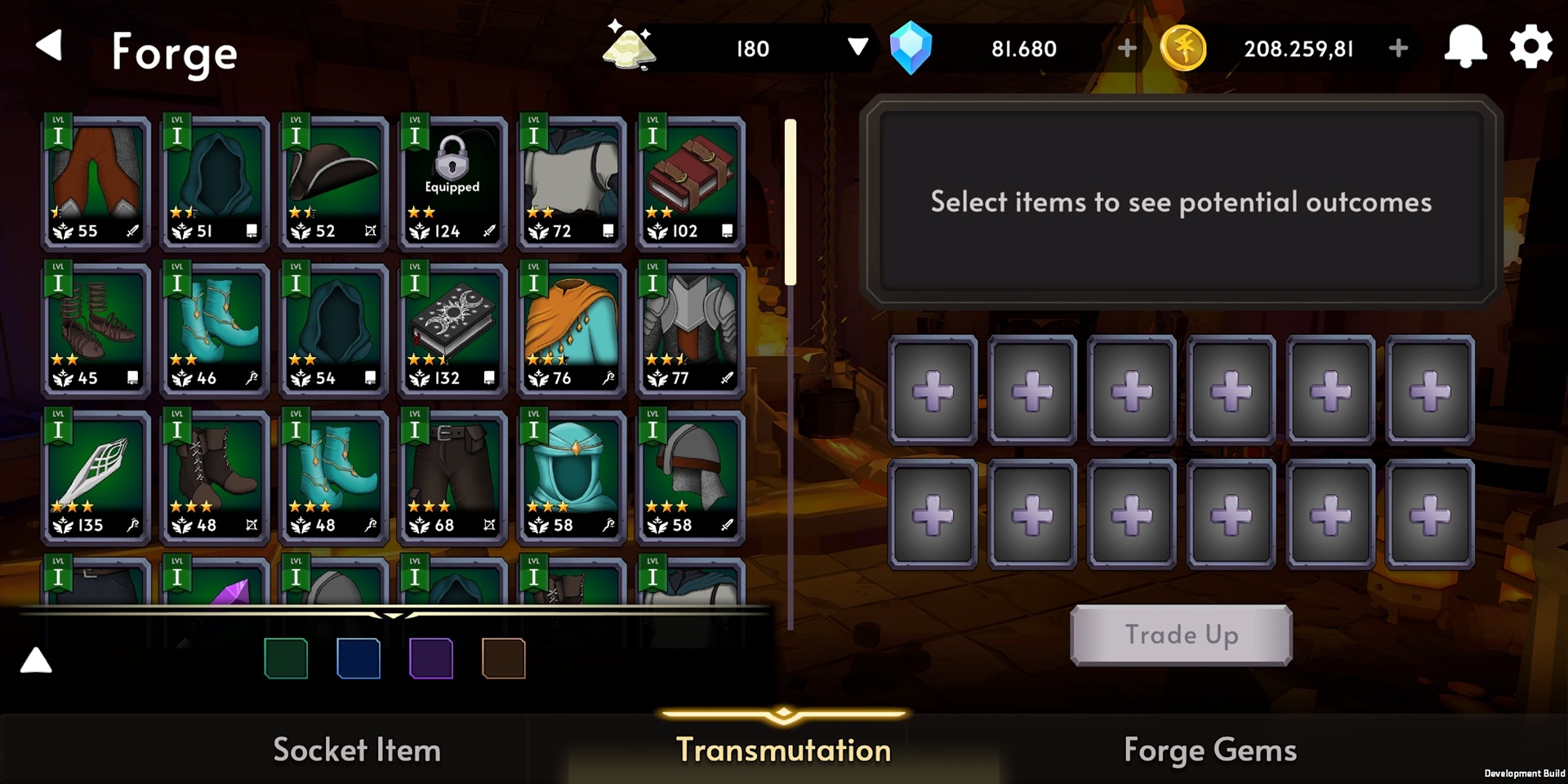The width and height of the screenshot is (1568, 784).
Task: Tap the crafting dust currency icon
Action: click(629, 47)
